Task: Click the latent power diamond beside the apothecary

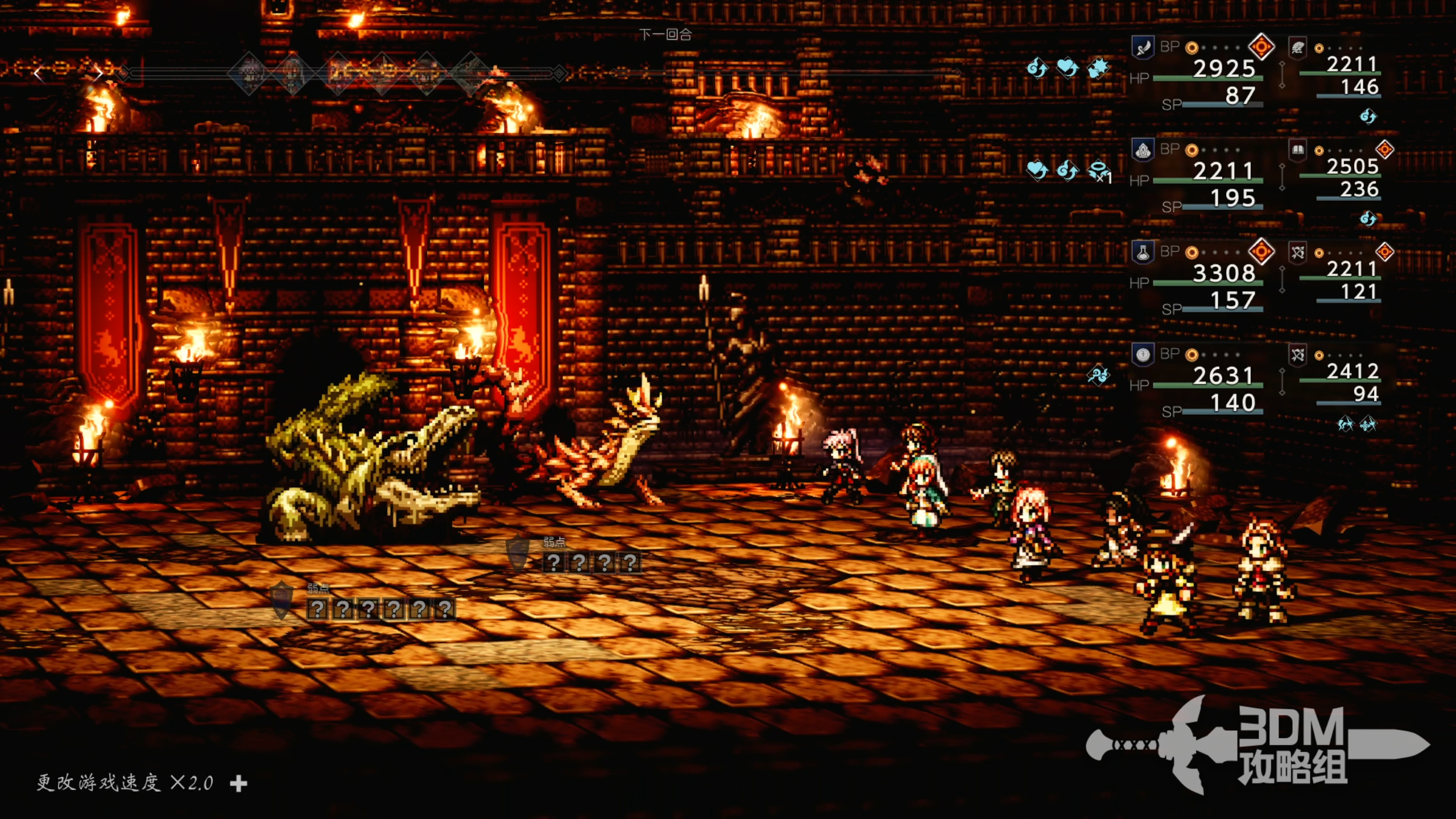Action: tap(1261, 251)
